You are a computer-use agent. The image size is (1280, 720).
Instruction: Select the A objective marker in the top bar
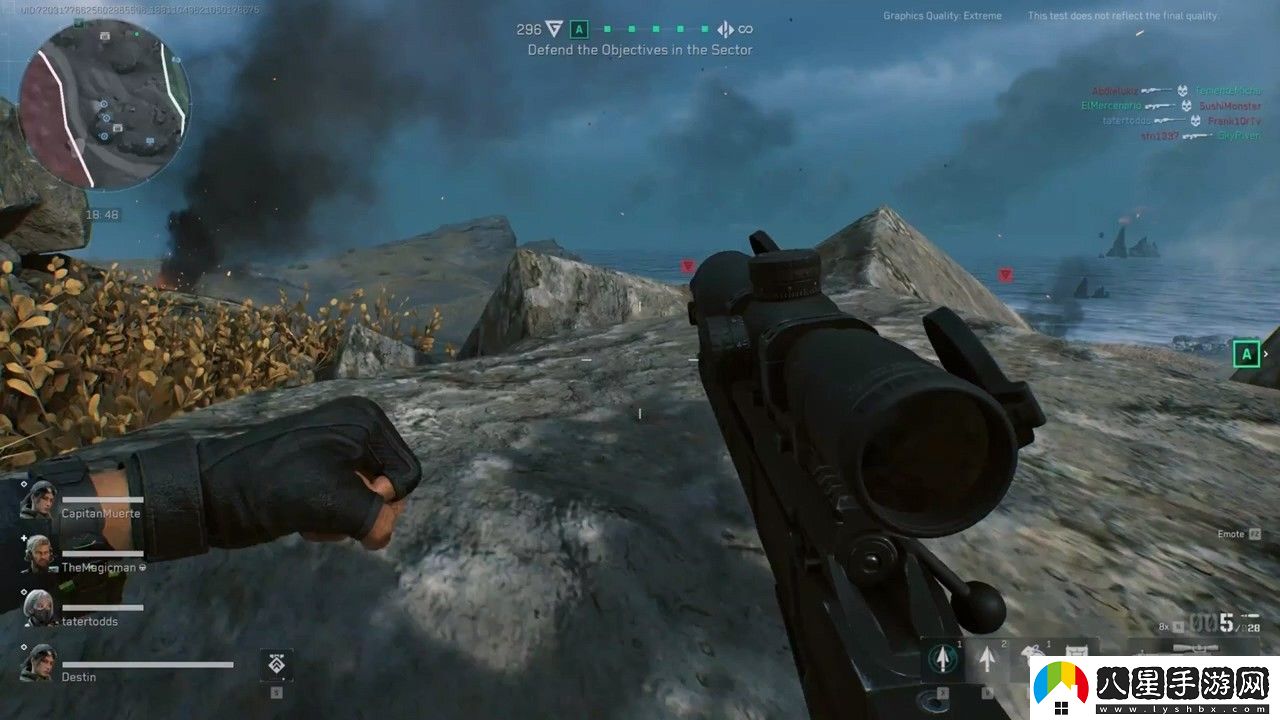coord(579,30)
